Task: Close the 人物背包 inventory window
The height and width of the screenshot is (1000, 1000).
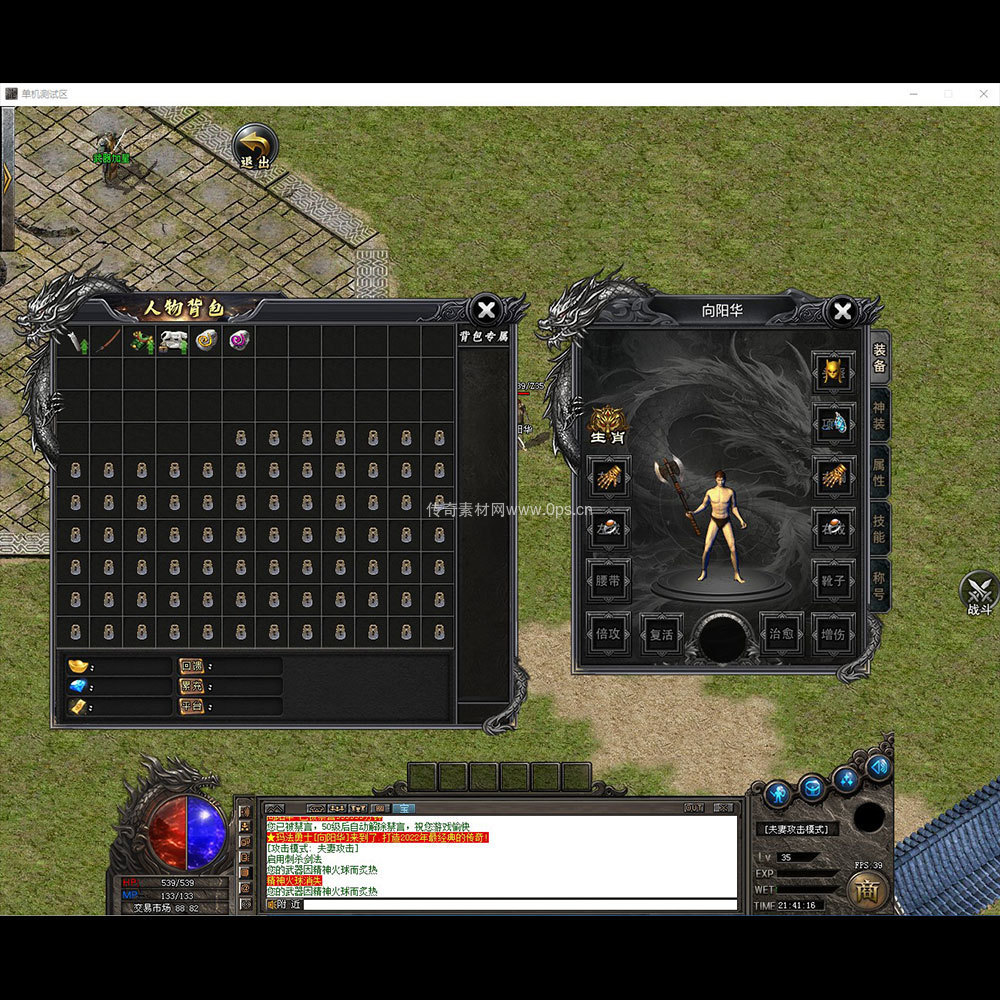Action: coord(486,310)
